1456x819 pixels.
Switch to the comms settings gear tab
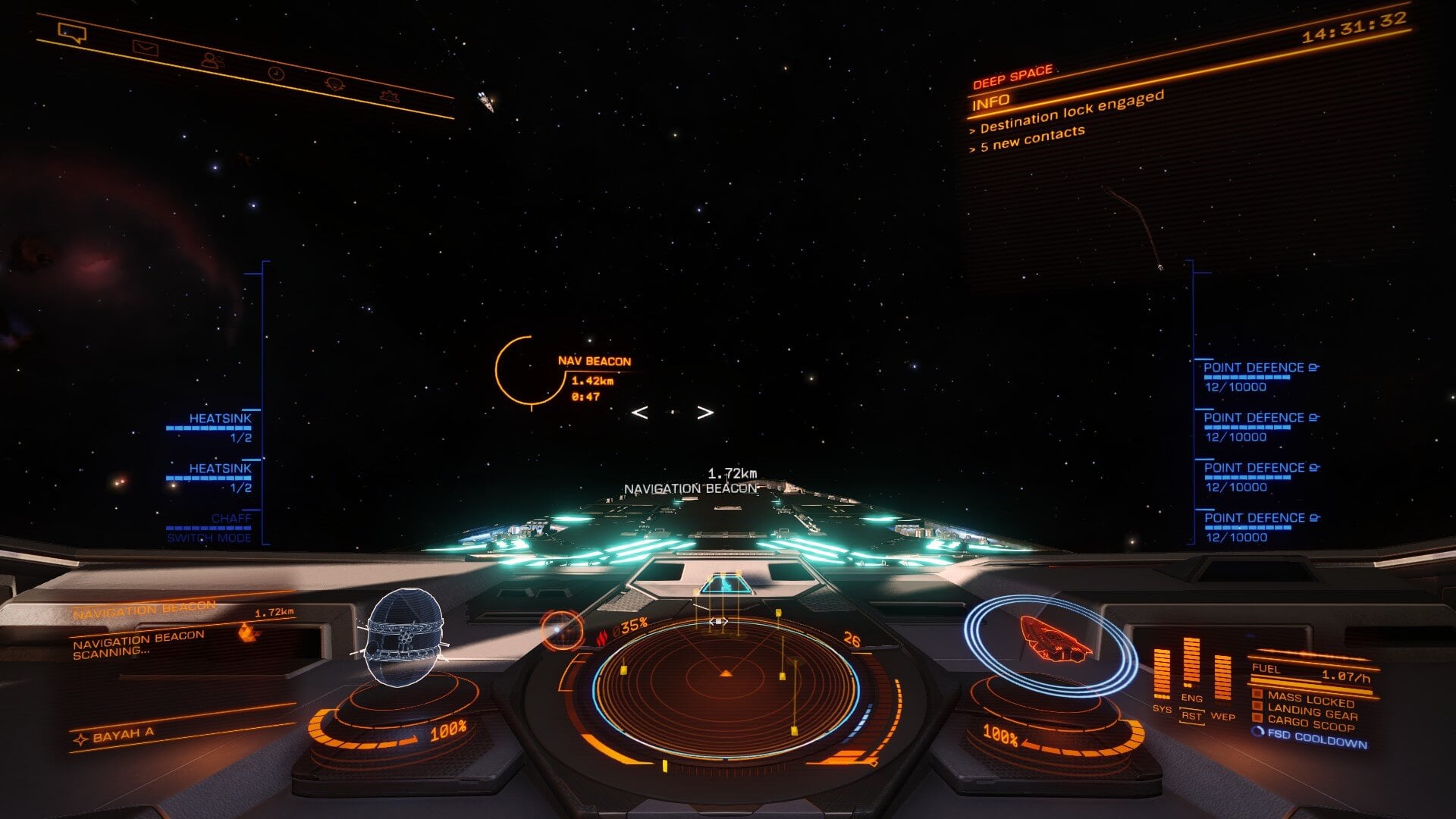(x=390, y=96)
